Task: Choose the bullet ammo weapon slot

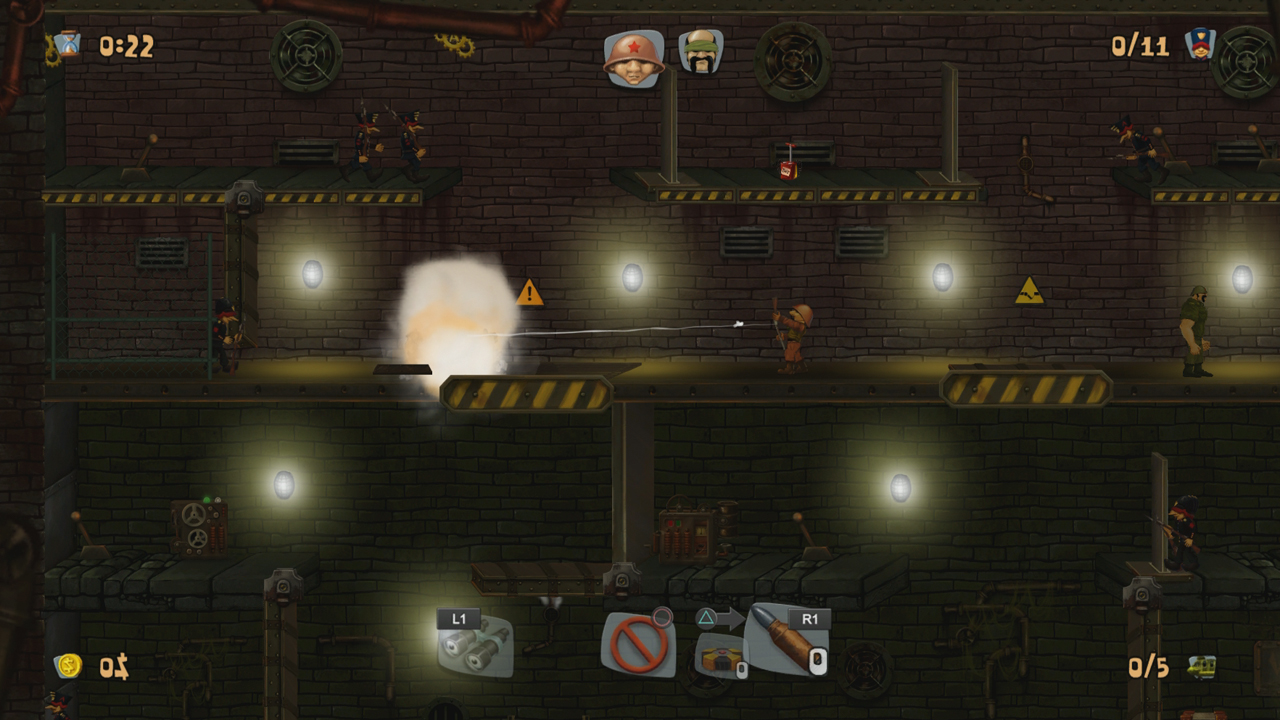Action: point(787,640)
